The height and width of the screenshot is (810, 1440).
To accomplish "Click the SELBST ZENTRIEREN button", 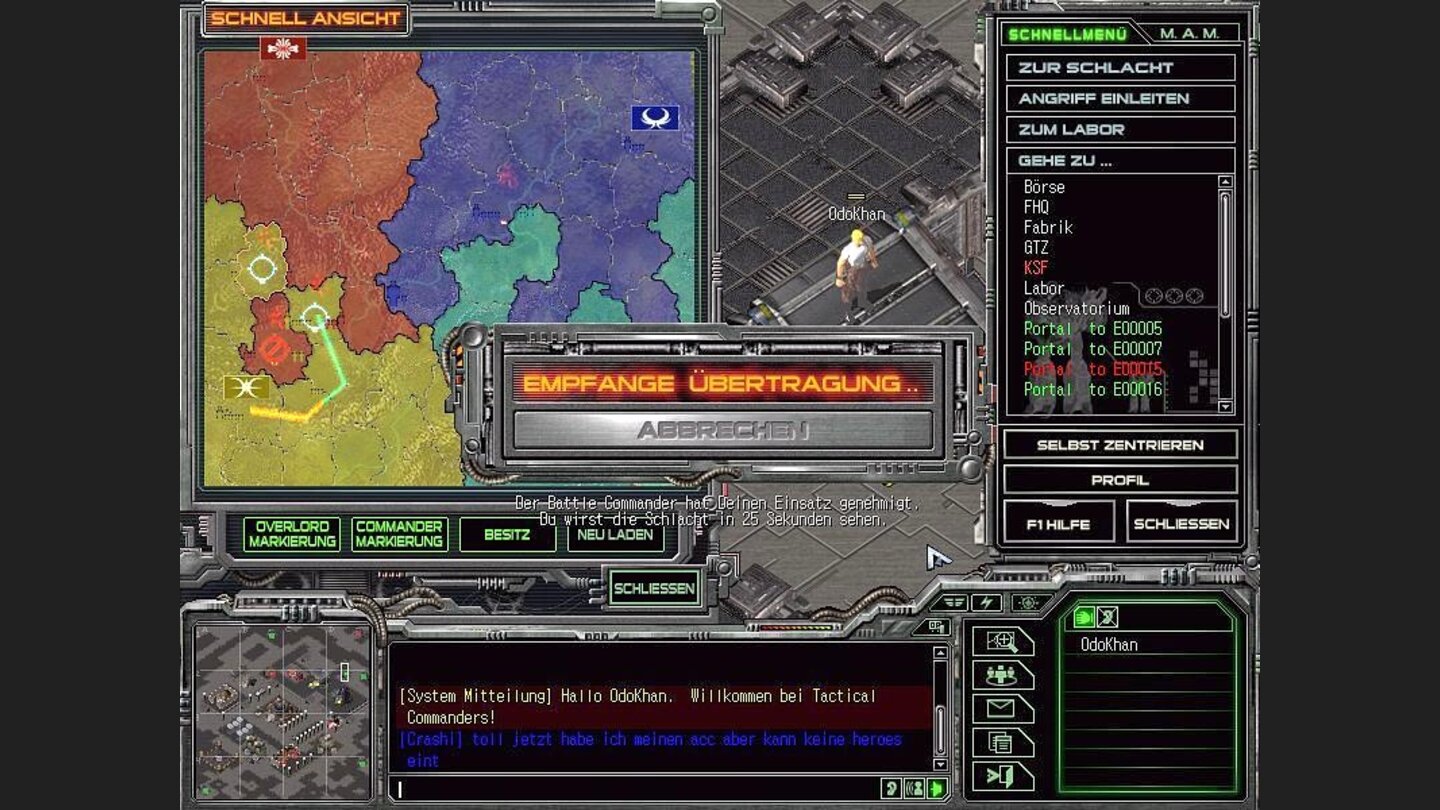I will (x=1120, y=444).
